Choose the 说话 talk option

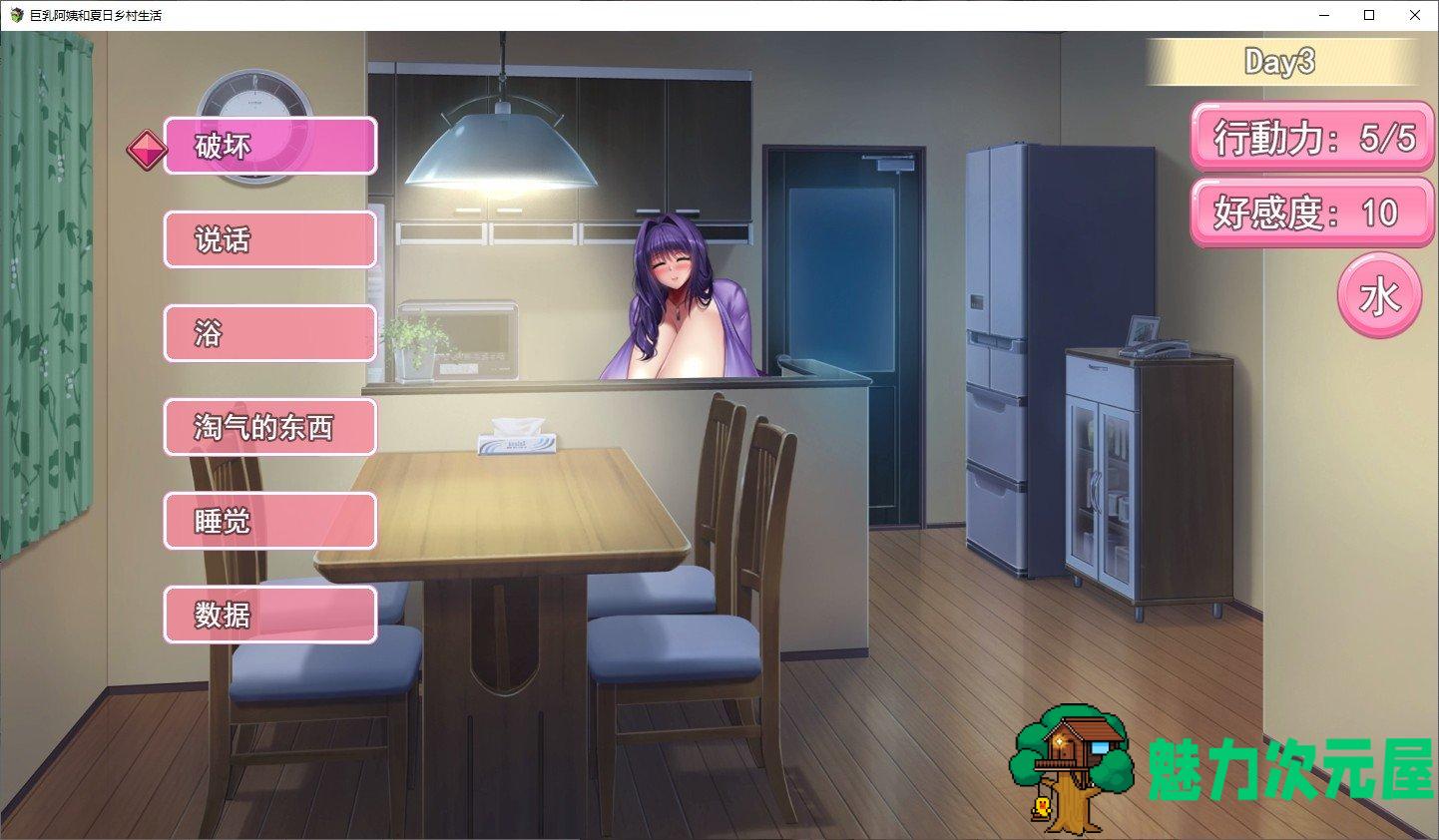click(x=270, y=239)
